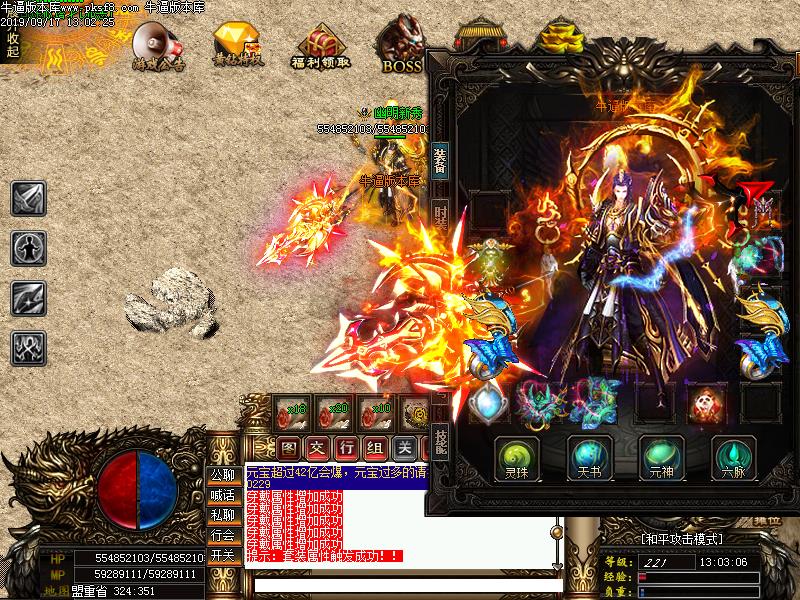Viewport: 800px width, 600px height.
Task: Focus the chat text input box
Action: 400,585
